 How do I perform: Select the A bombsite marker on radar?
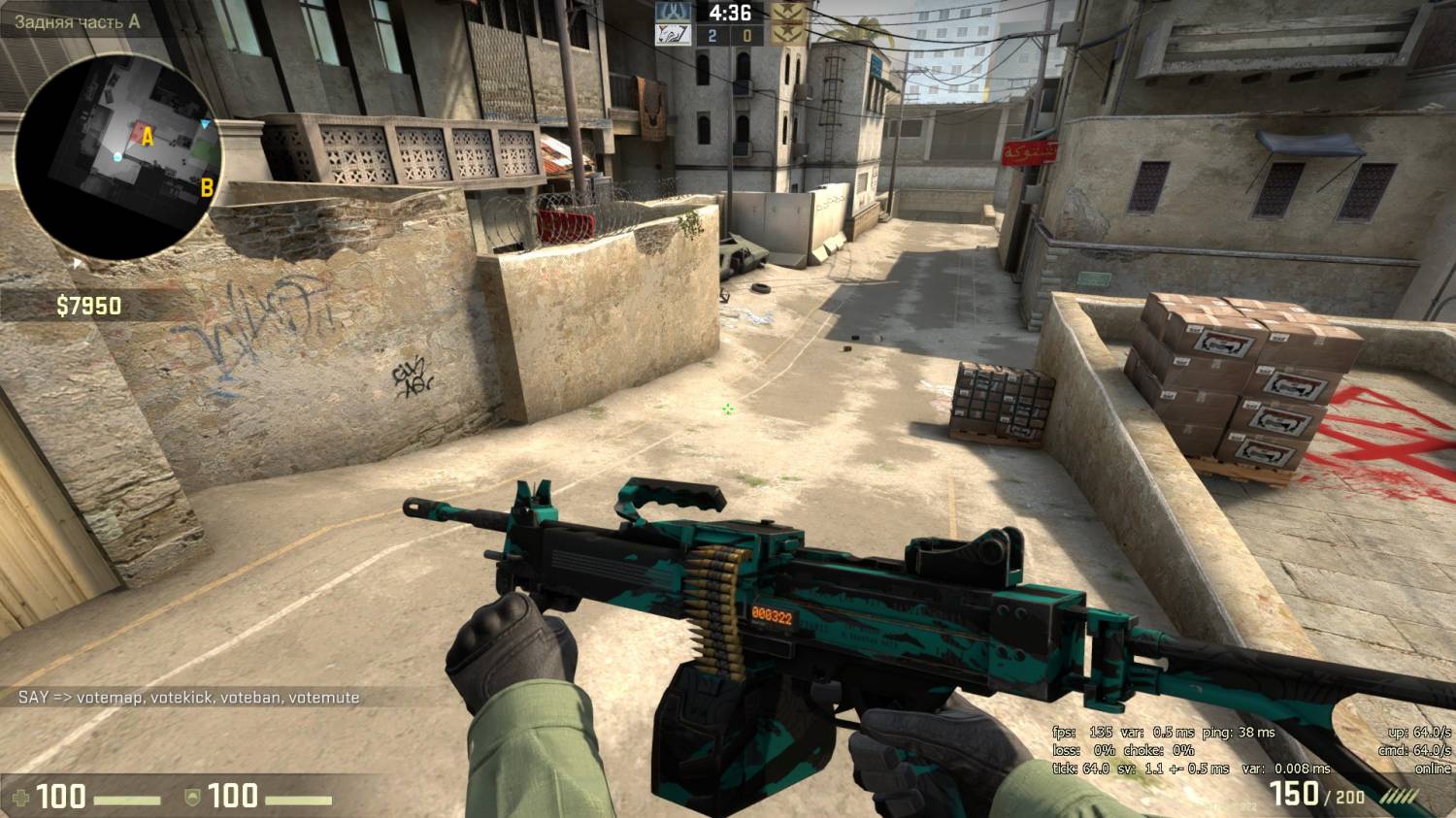(148, 137)
